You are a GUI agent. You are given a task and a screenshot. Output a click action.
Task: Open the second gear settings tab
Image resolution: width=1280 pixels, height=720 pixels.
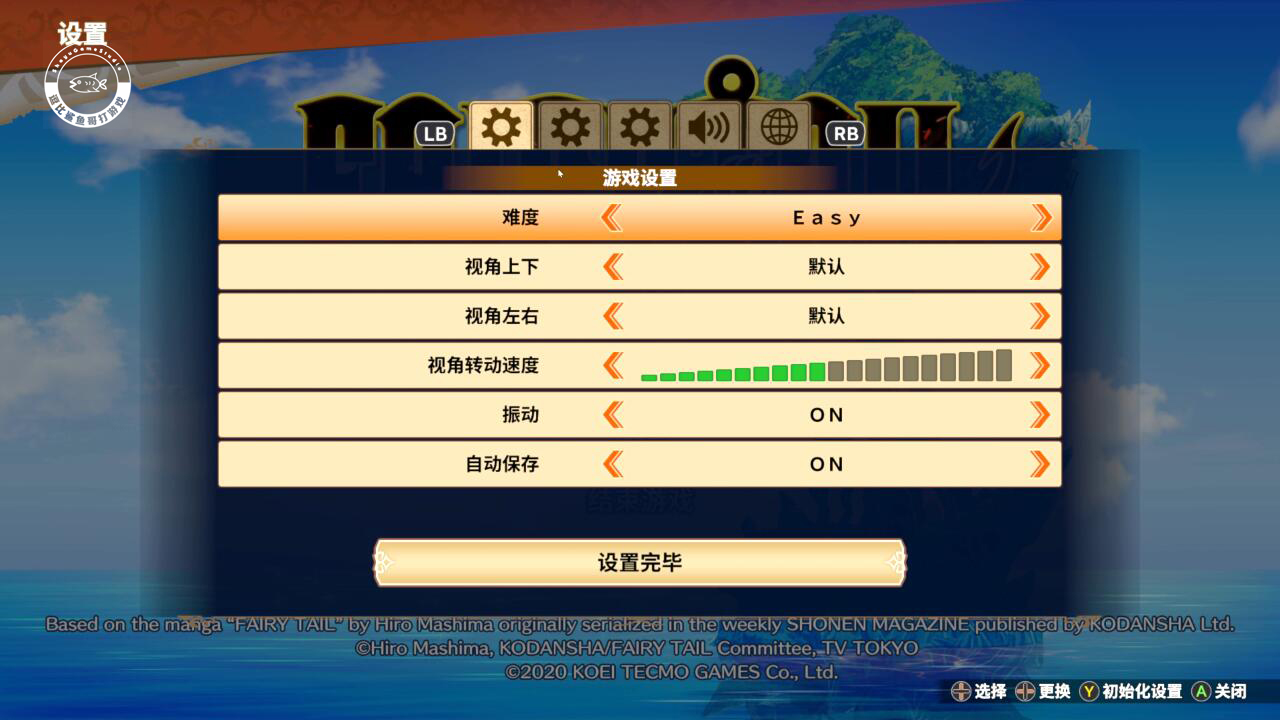(569, 124)
